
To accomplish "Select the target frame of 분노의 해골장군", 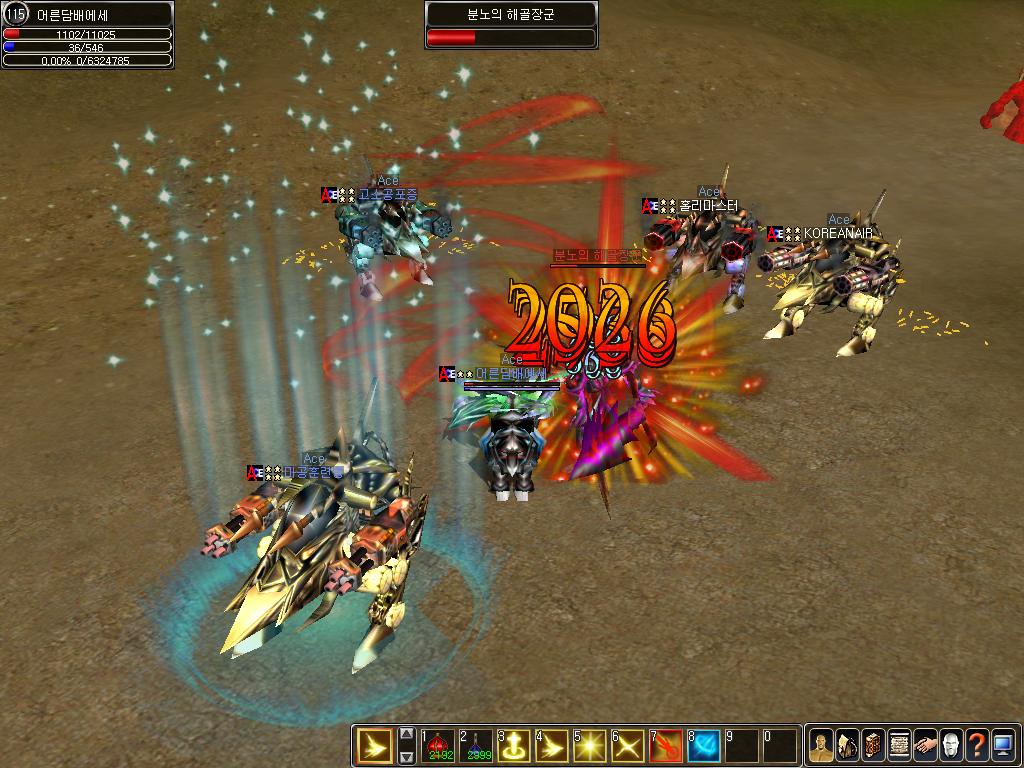I will point(511,25).
